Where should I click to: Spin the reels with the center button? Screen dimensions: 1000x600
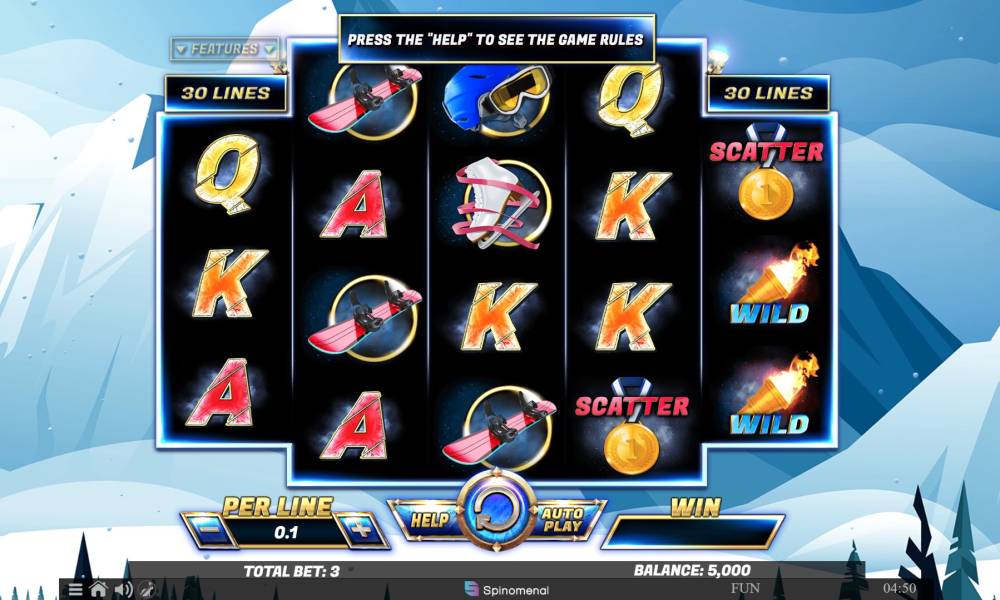click(x=496, y=516)
